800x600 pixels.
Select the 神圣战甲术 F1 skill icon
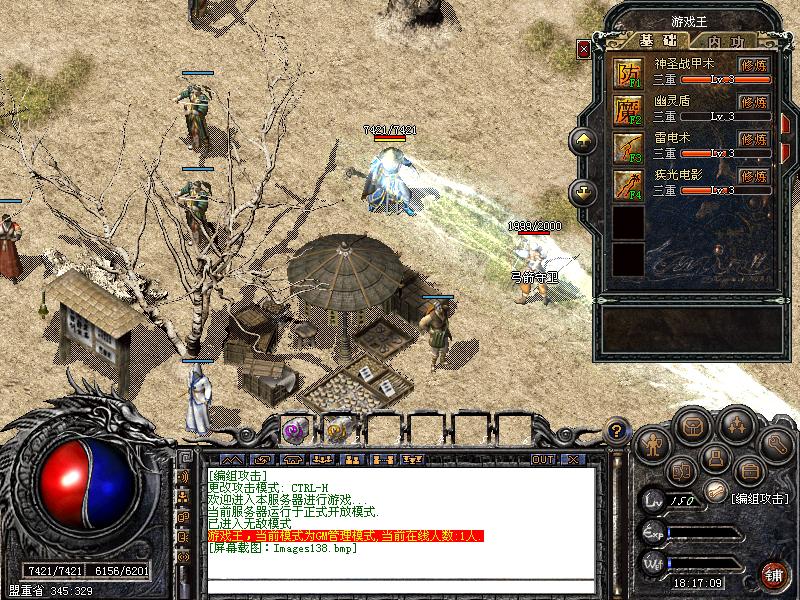click(628, 72)
